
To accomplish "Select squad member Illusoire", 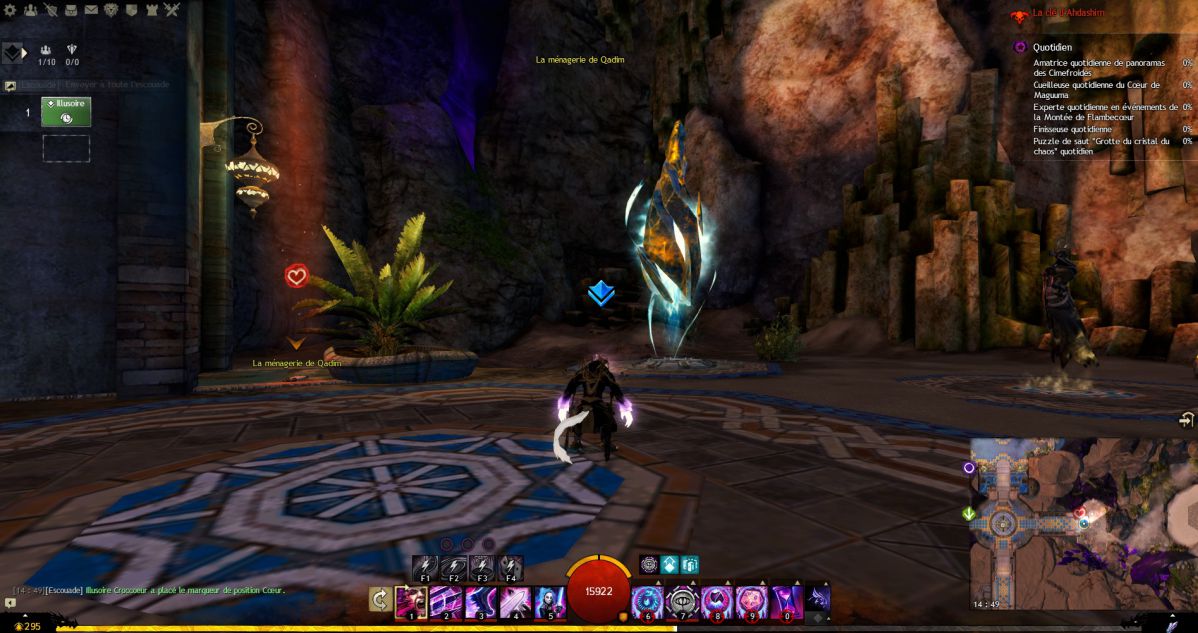I will [66, 111].
